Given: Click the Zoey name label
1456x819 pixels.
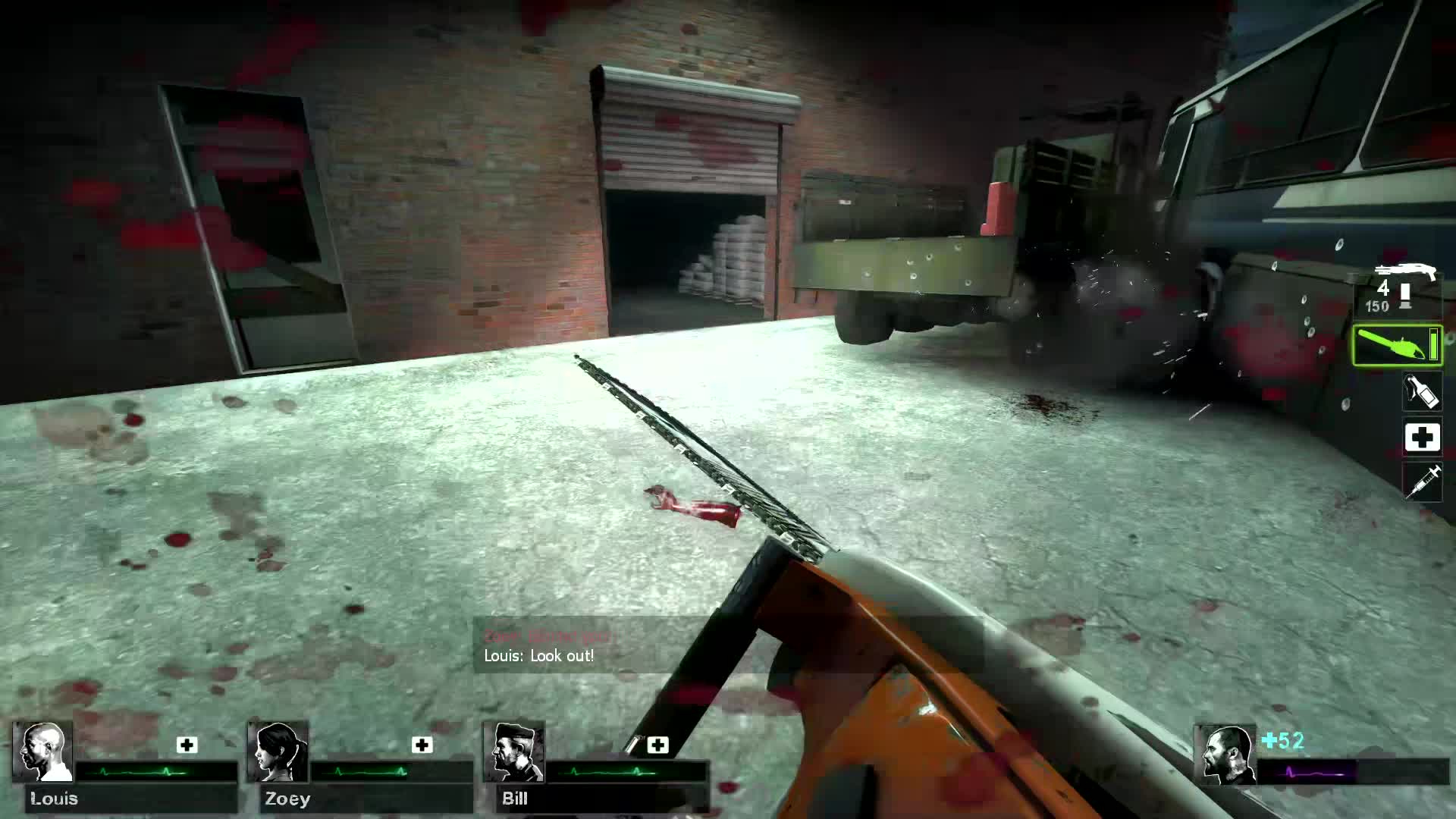Looking at the screenshot, I should 290,799.
